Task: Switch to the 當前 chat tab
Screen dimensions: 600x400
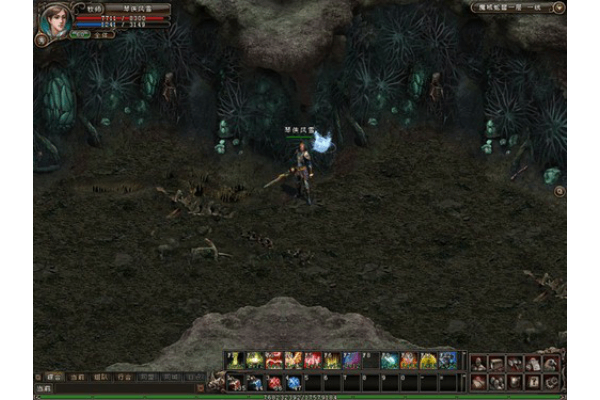Action: click(77, 378)
